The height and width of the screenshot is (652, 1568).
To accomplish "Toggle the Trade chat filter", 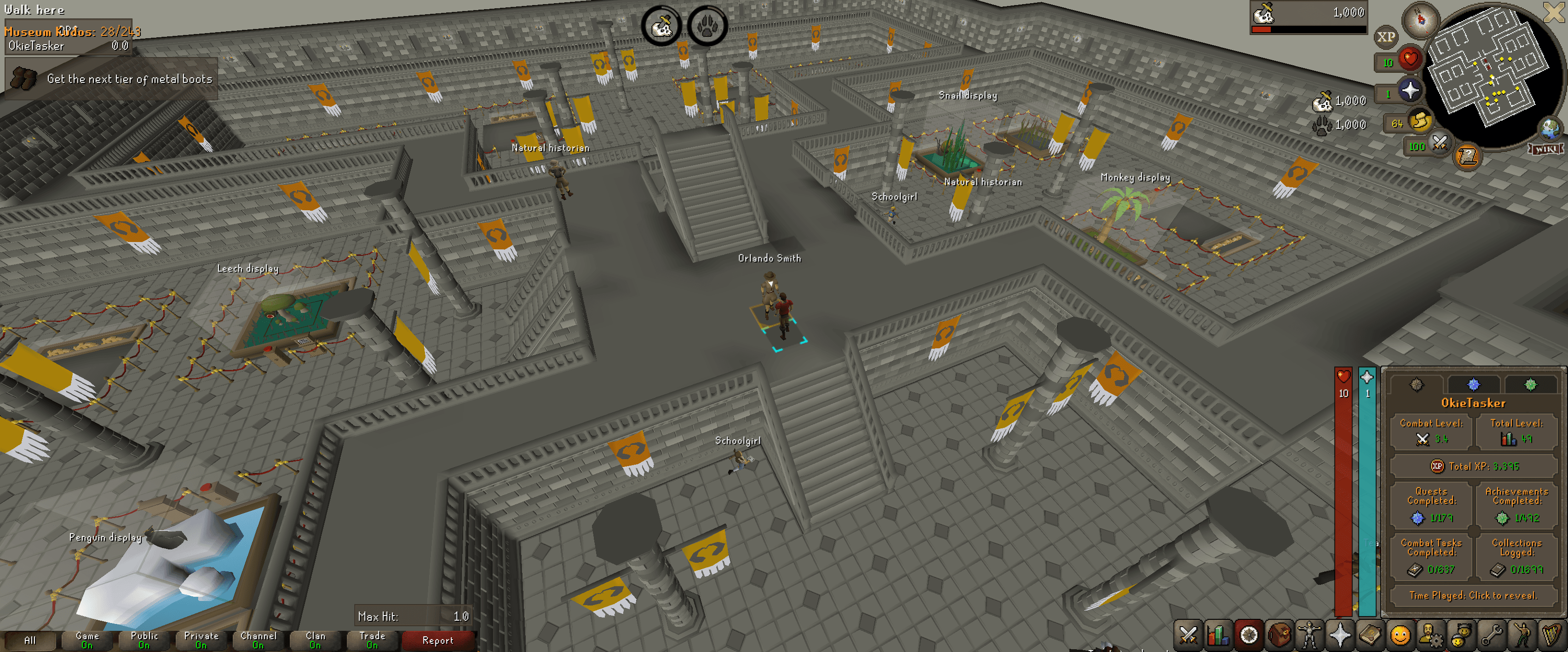I will (373, 640).
